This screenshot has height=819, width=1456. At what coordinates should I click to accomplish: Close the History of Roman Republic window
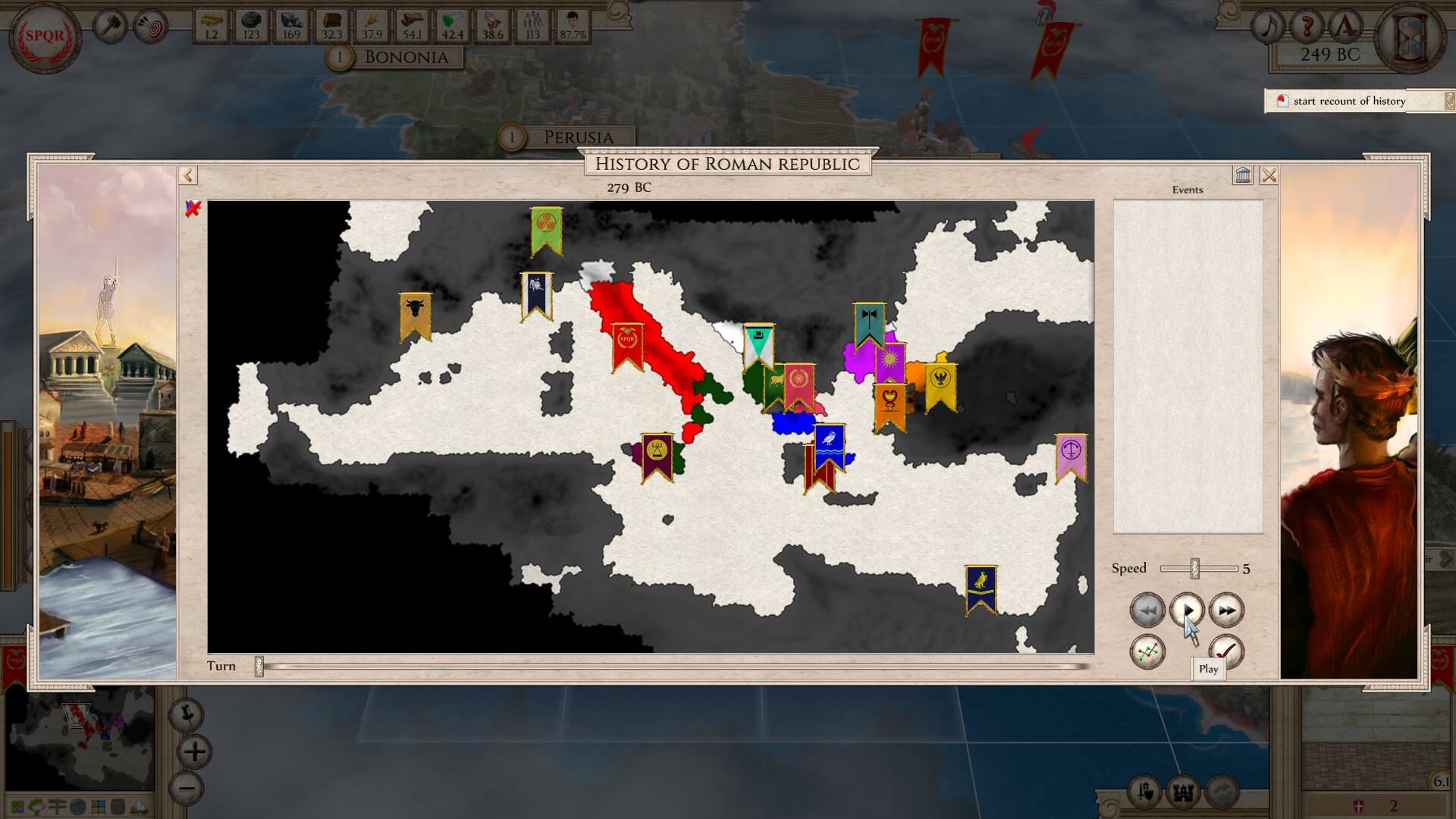[1269, 176]
